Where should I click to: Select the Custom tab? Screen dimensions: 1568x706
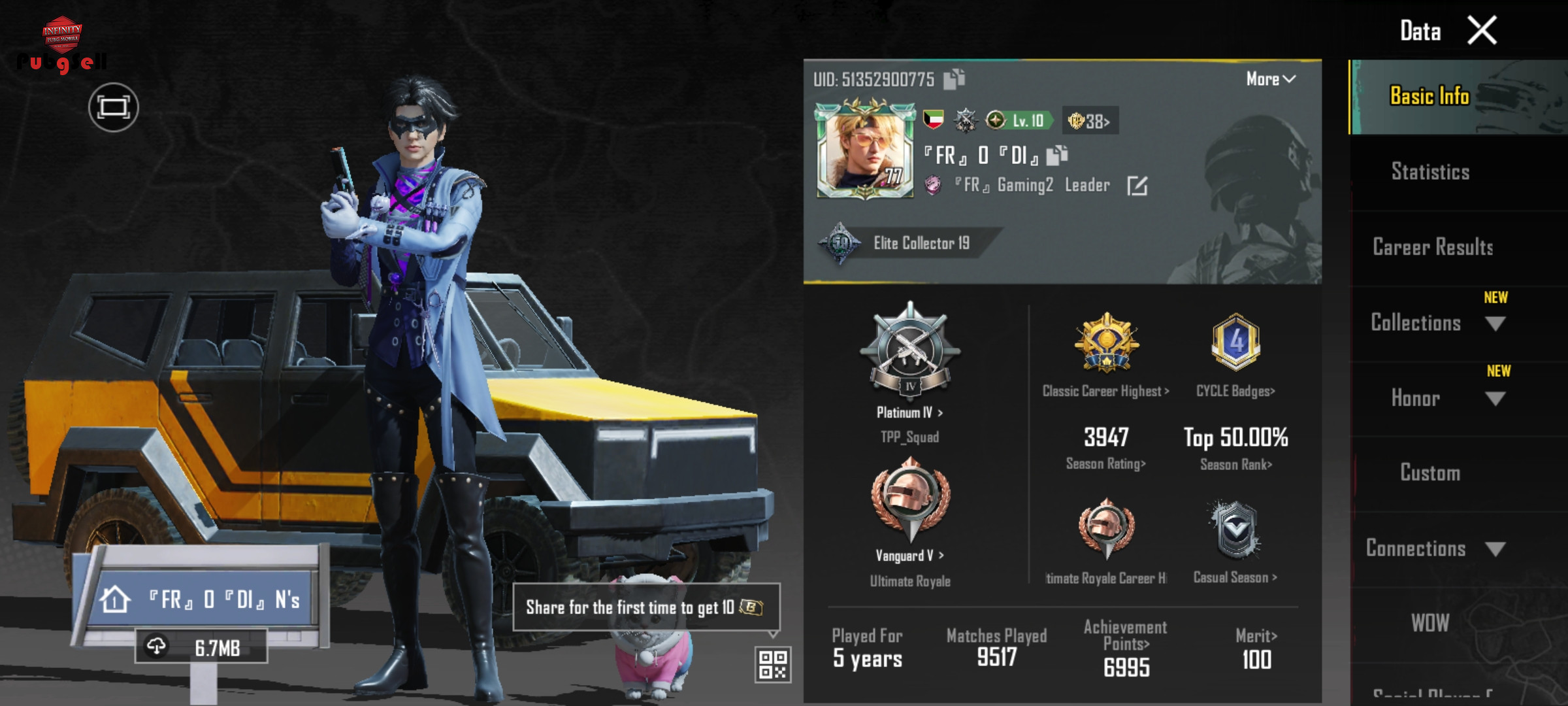[1430, 473]
